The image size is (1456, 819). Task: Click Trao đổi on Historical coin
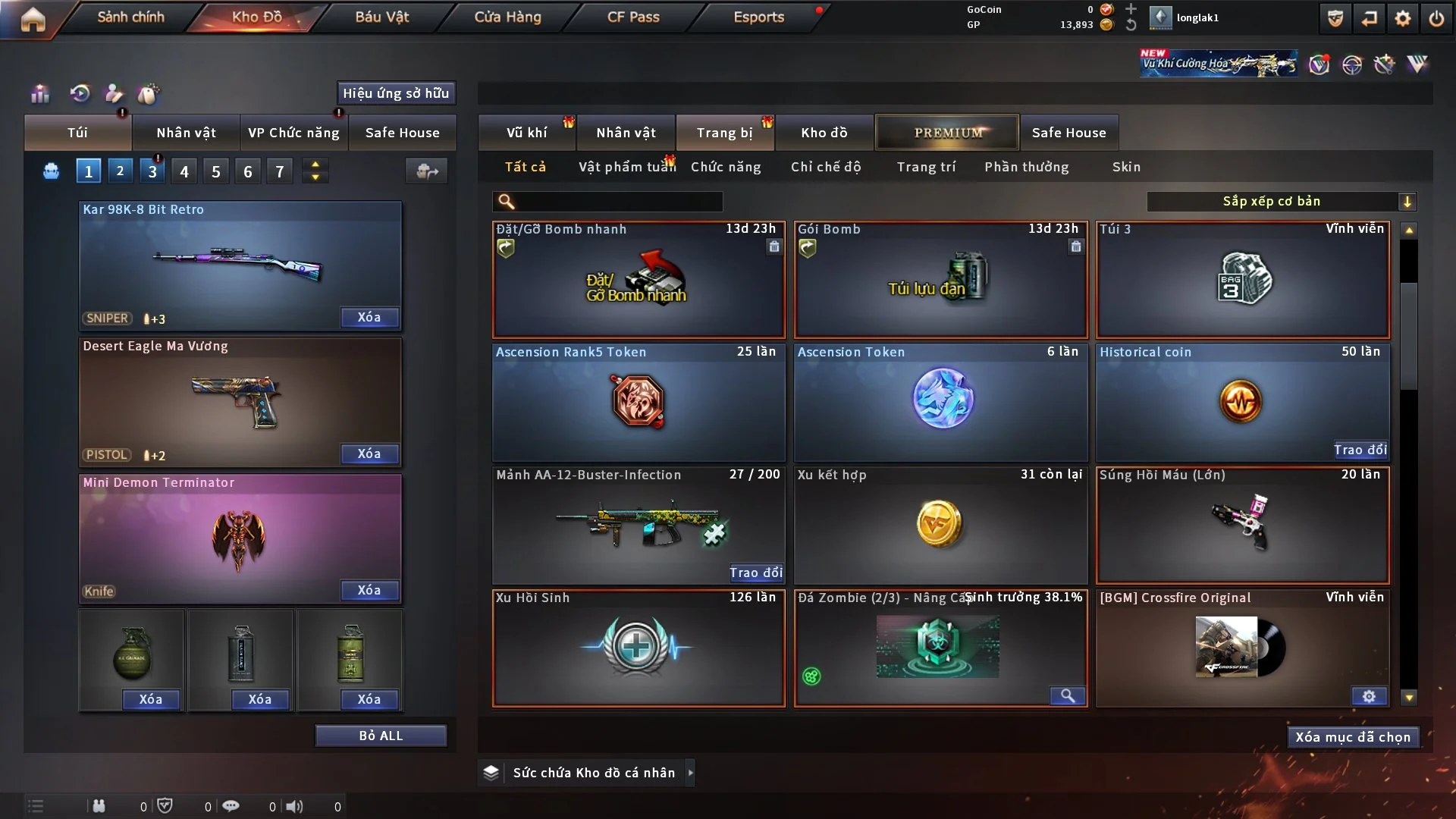[x=1360, y=450]
